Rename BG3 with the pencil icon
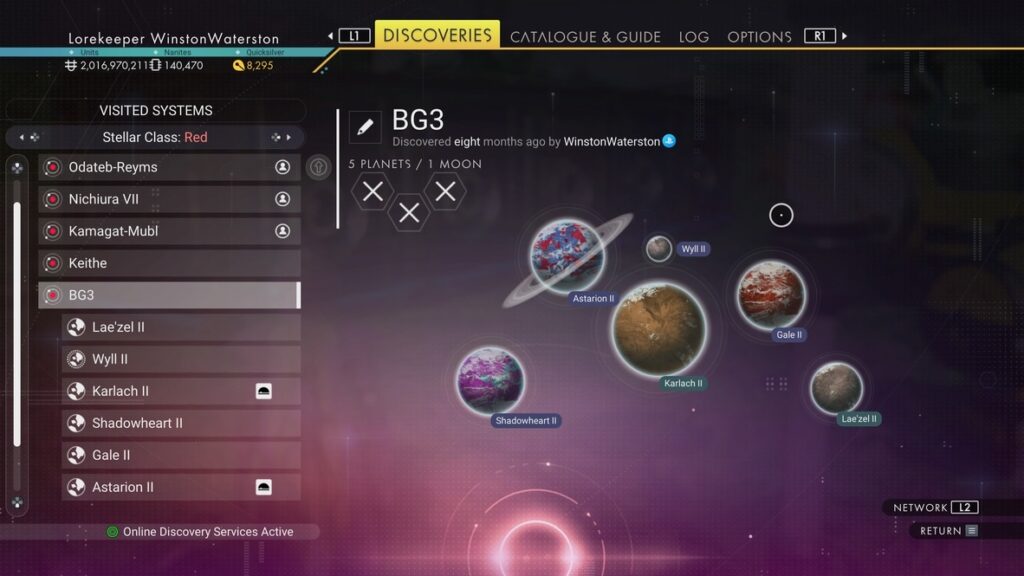 [x=365, y=127]
